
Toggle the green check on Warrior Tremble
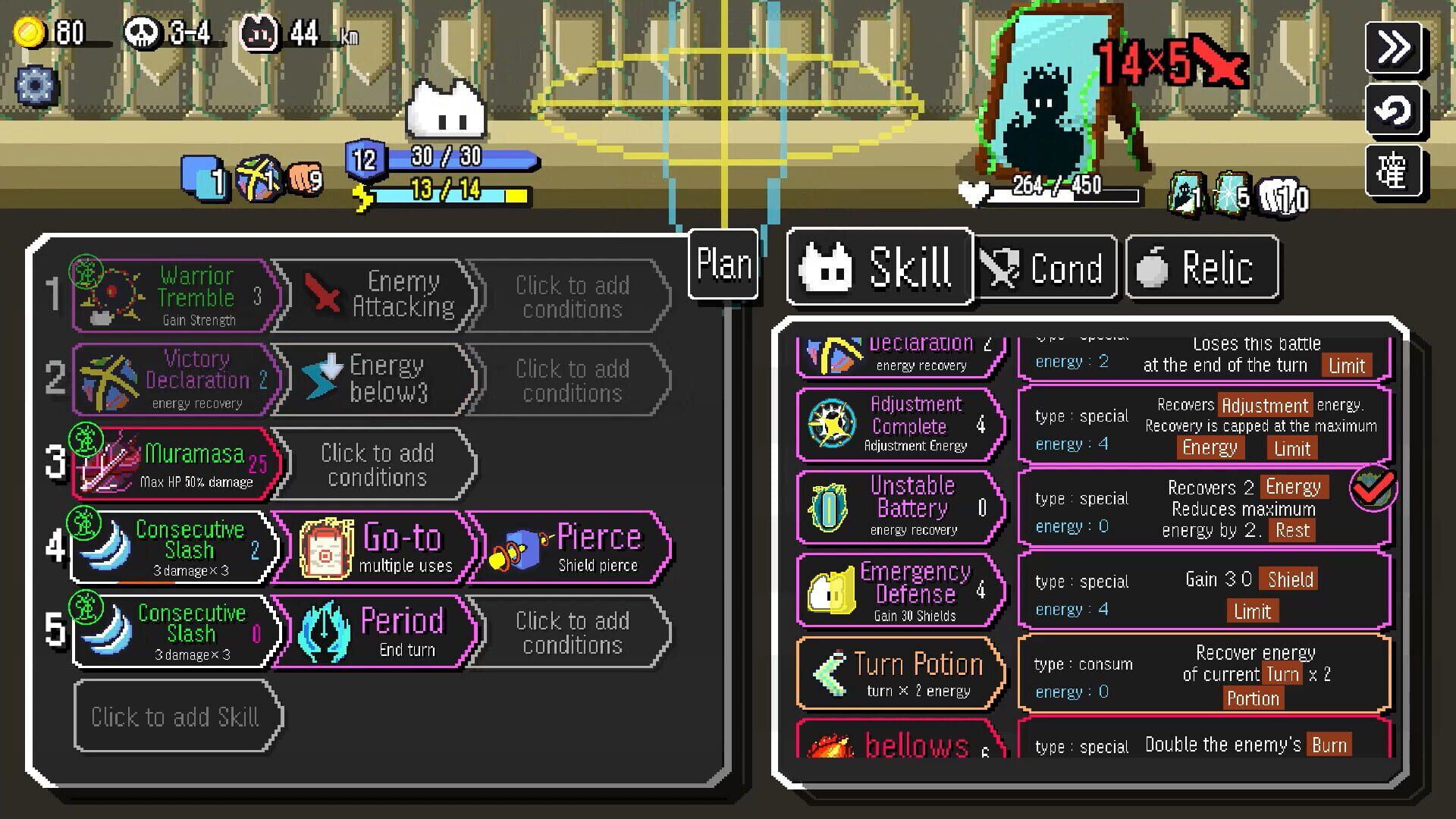pos(86,270)
